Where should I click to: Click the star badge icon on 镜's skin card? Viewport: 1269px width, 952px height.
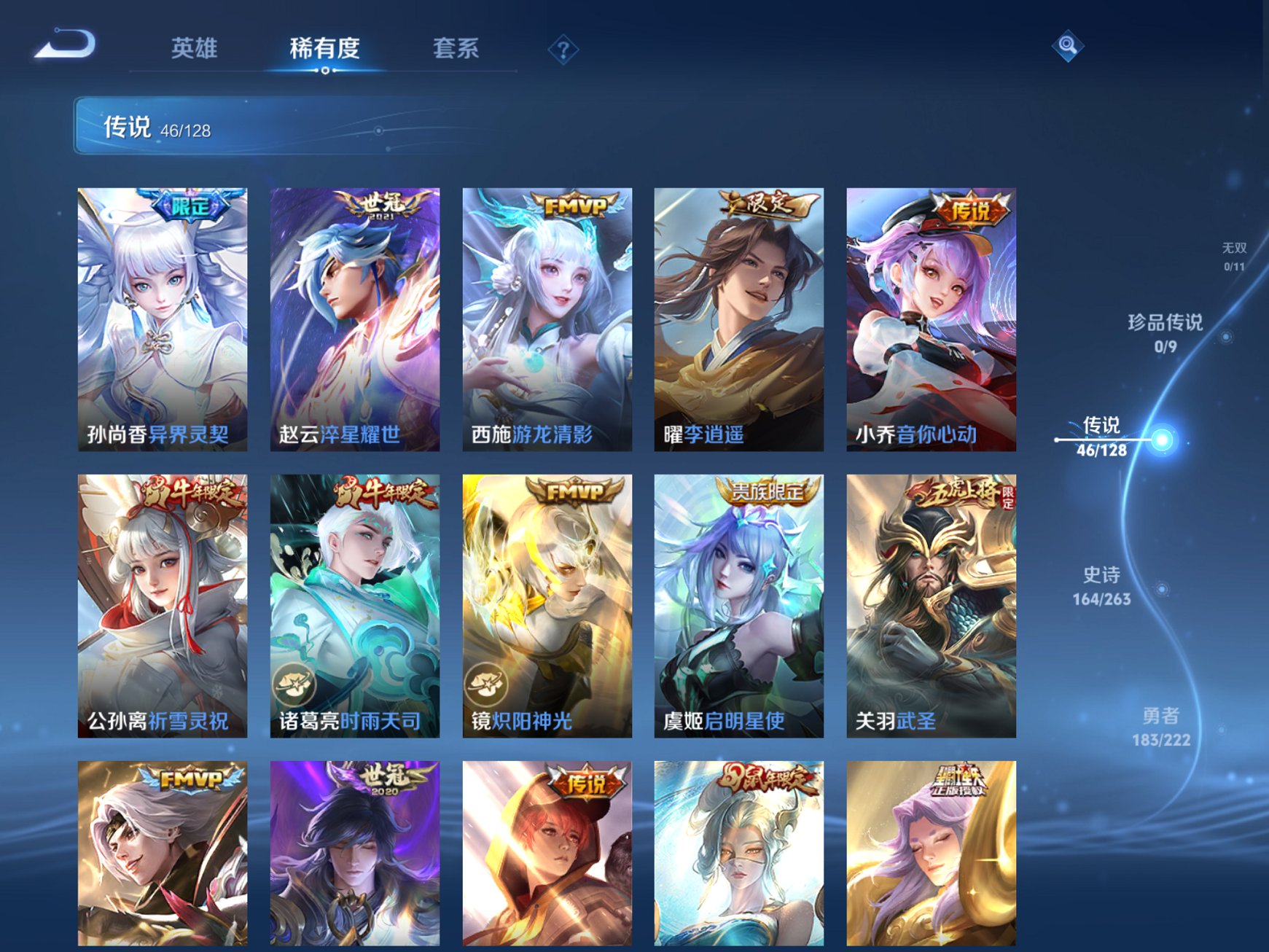click(x=487, y=684)
